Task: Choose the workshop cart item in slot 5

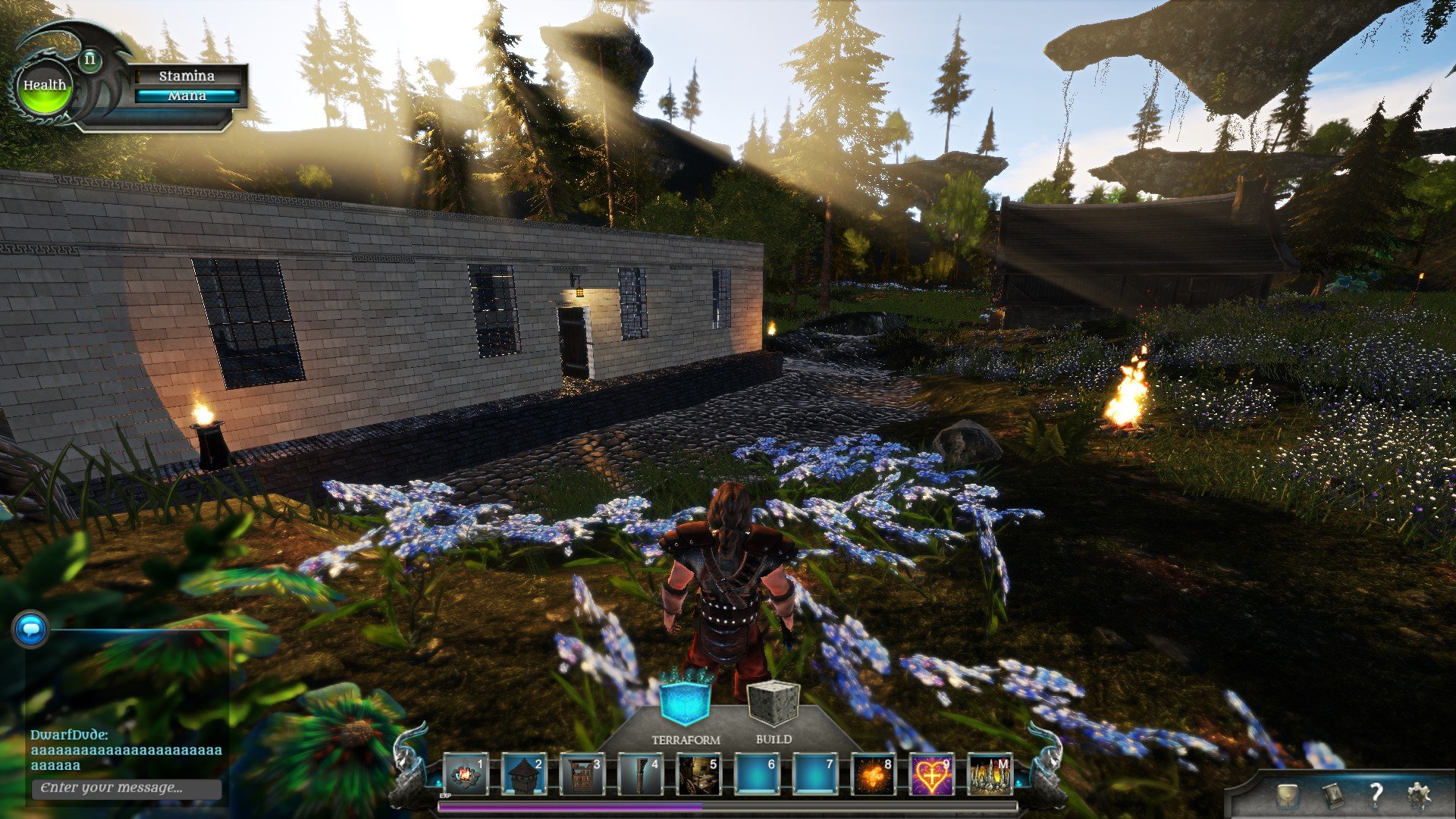Action: [x=698, y=775]
